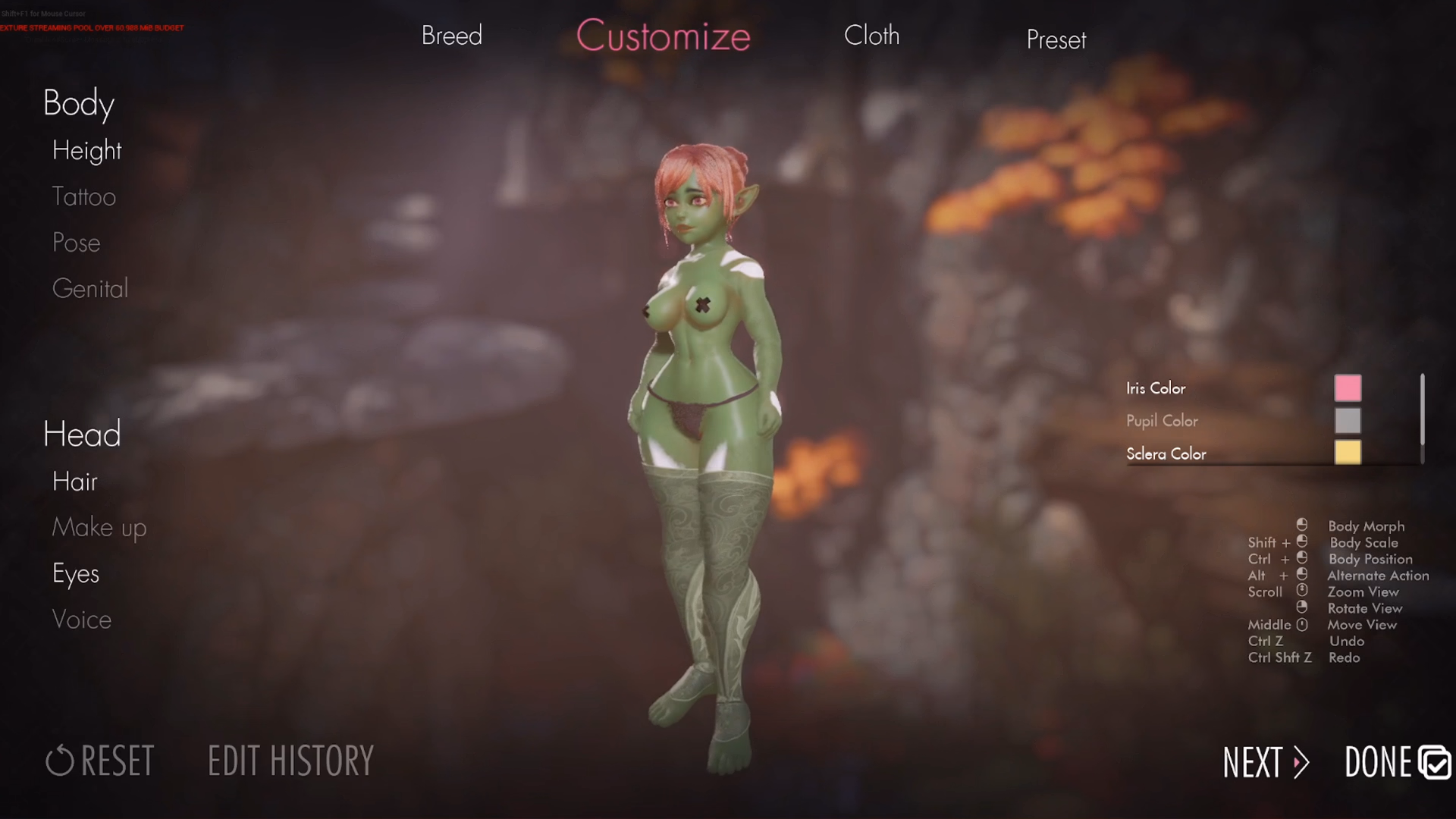The height and width of the screenshot is (819, 1456).
Task: Select the Pose option
Action: pyautogui.click(x=76, y=243)
